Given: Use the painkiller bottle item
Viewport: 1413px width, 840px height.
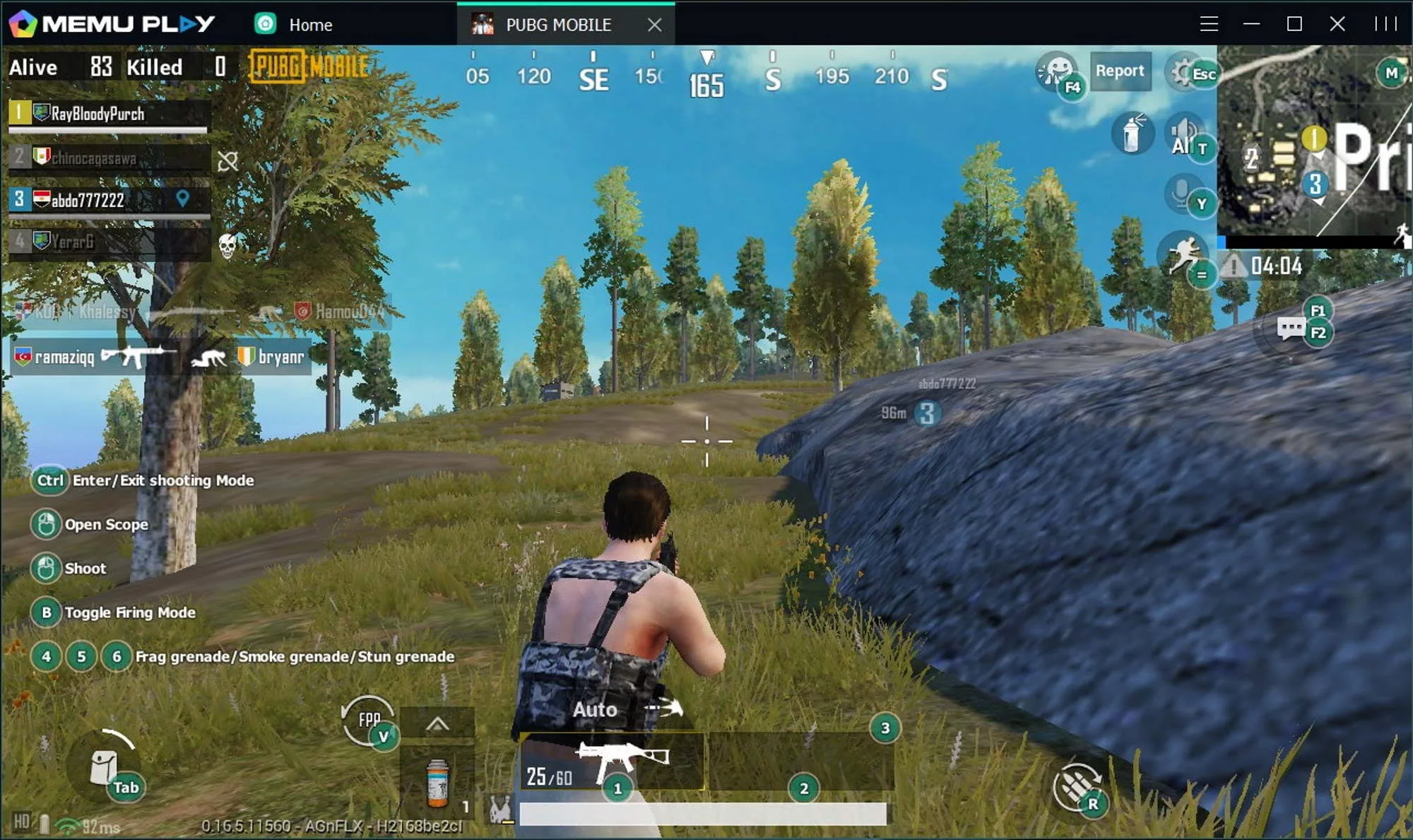Looking at the screenshot, I should pyautogui.click(x=437, y=783).
